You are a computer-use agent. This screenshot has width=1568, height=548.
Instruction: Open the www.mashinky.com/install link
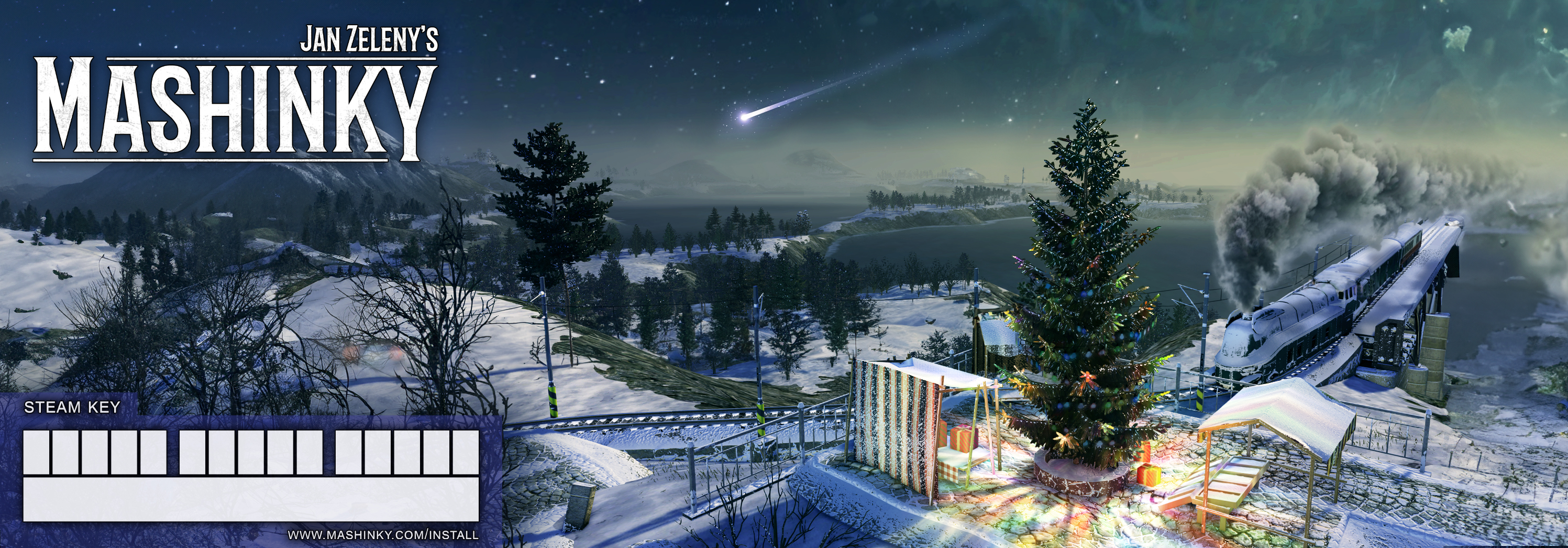pyautogui.click(x=383, y=535)
